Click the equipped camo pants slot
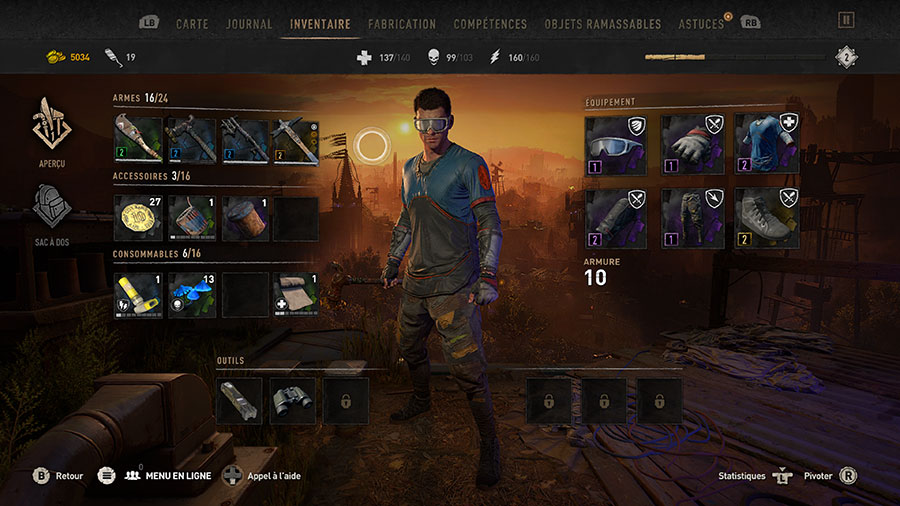Image resolution: width=900 pixels, height=506 pixels. tap(692, 218)
